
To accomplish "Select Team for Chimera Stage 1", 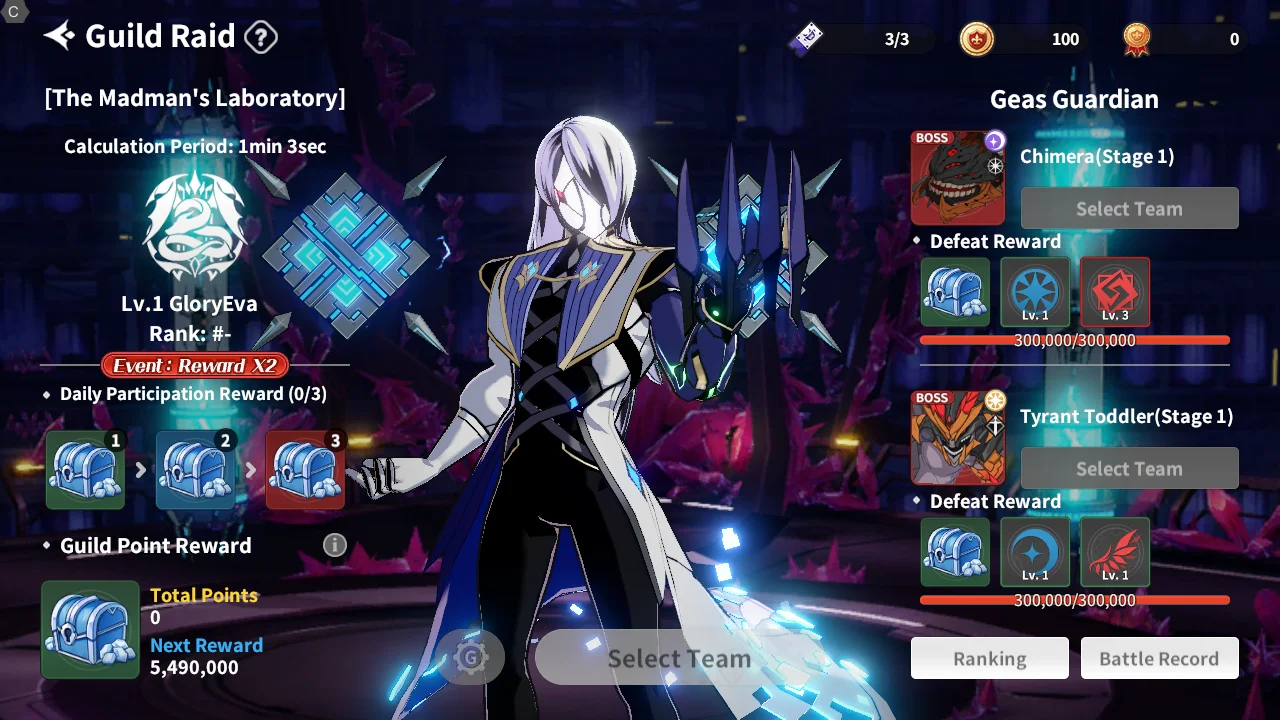I will (1129, 209).
